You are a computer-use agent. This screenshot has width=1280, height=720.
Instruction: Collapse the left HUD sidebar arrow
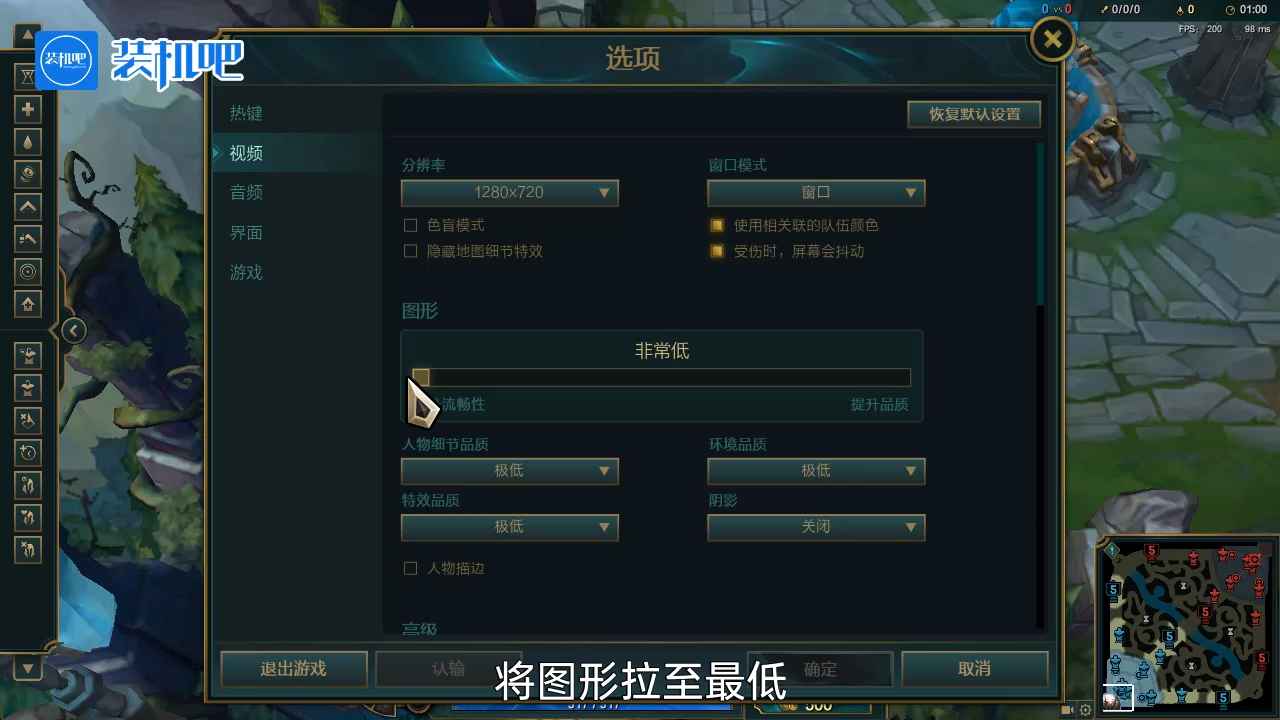[73, 330]
